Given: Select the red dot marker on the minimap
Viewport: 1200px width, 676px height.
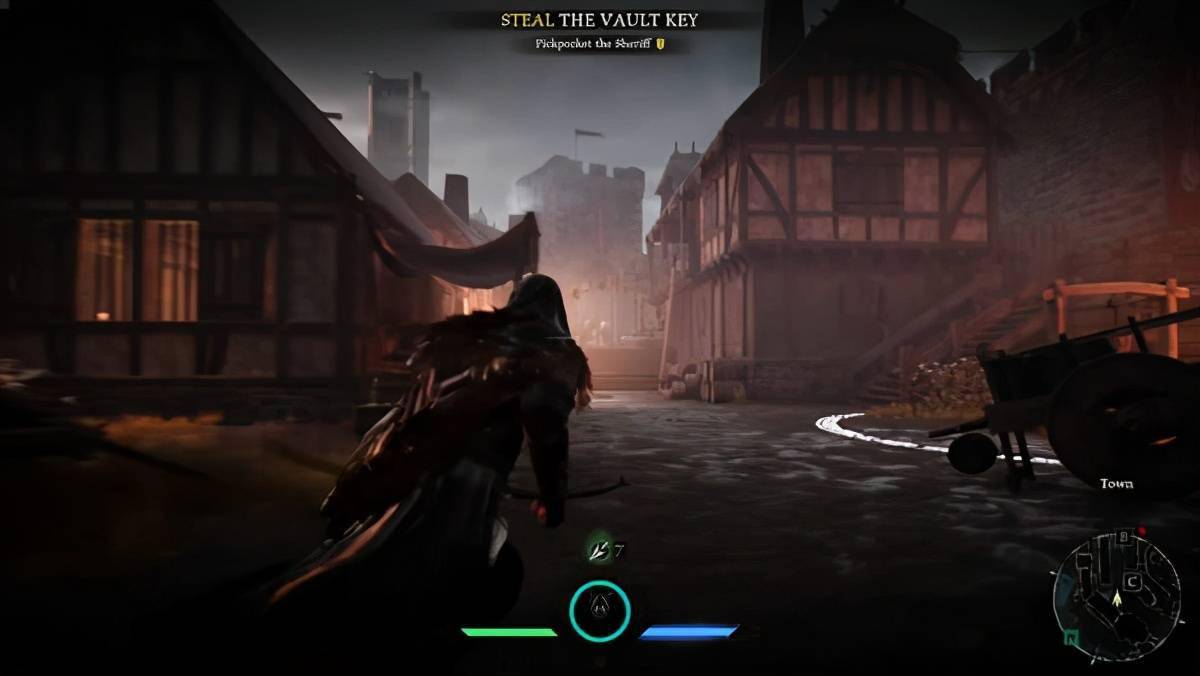Looking at the screenshot, I should click(x=1140, y=531).
